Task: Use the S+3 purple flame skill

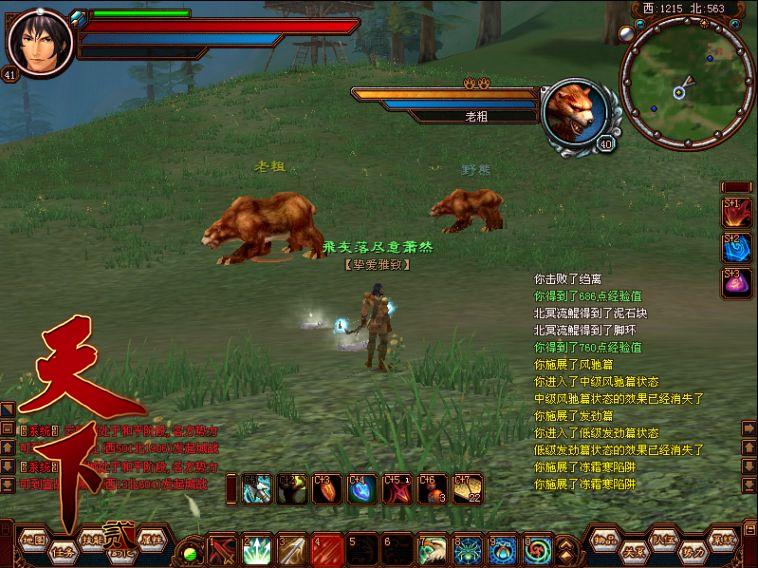Action: 737,282
